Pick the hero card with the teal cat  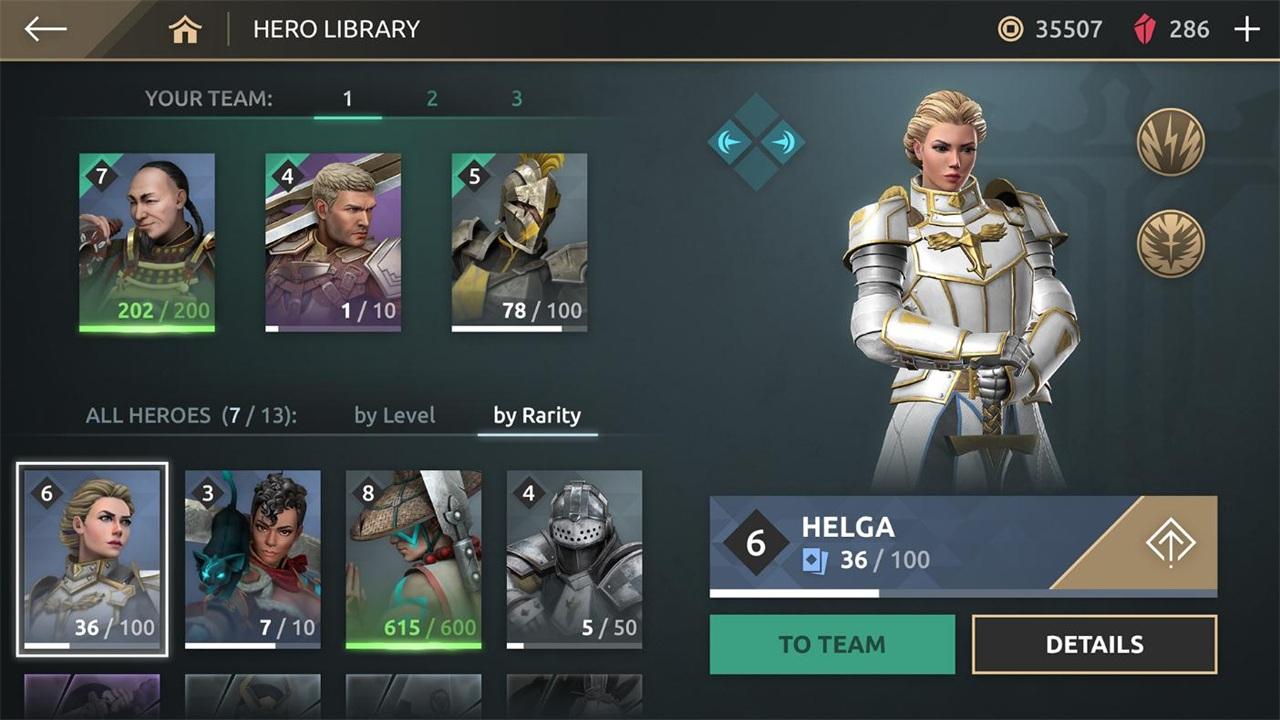tap(253, 559)
